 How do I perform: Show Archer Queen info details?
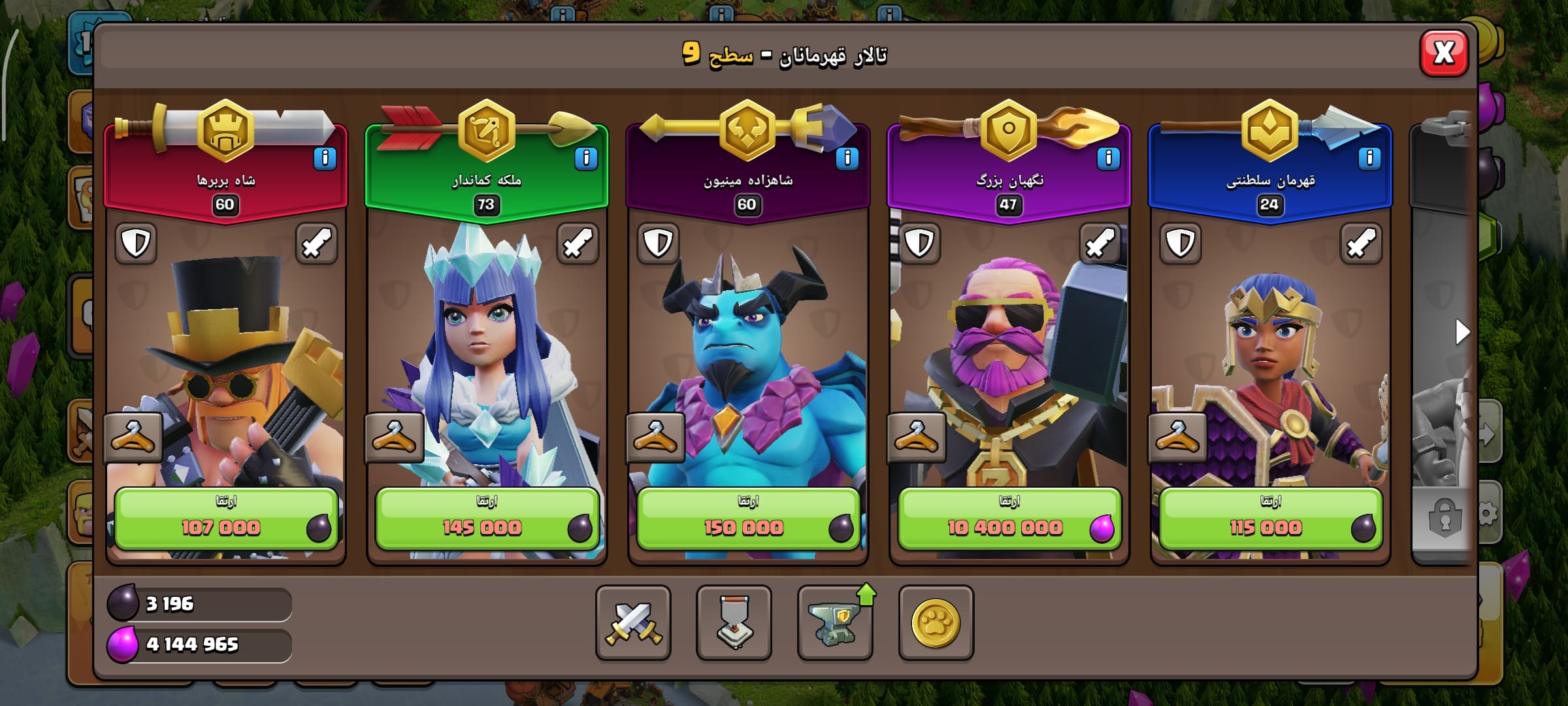tap(586, 158)
